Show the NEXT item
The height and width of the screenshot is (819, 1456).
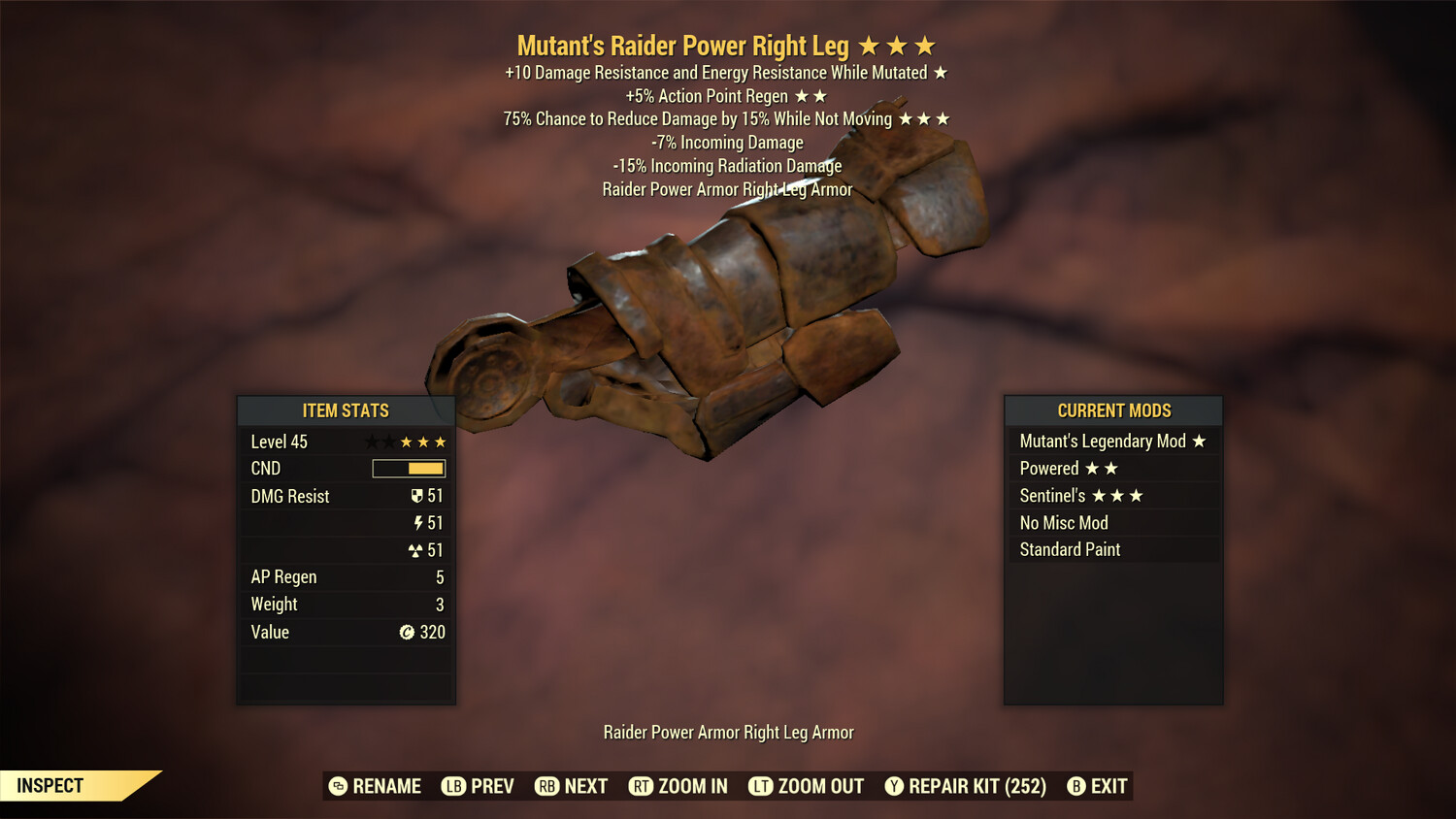(x=571, y=786)
